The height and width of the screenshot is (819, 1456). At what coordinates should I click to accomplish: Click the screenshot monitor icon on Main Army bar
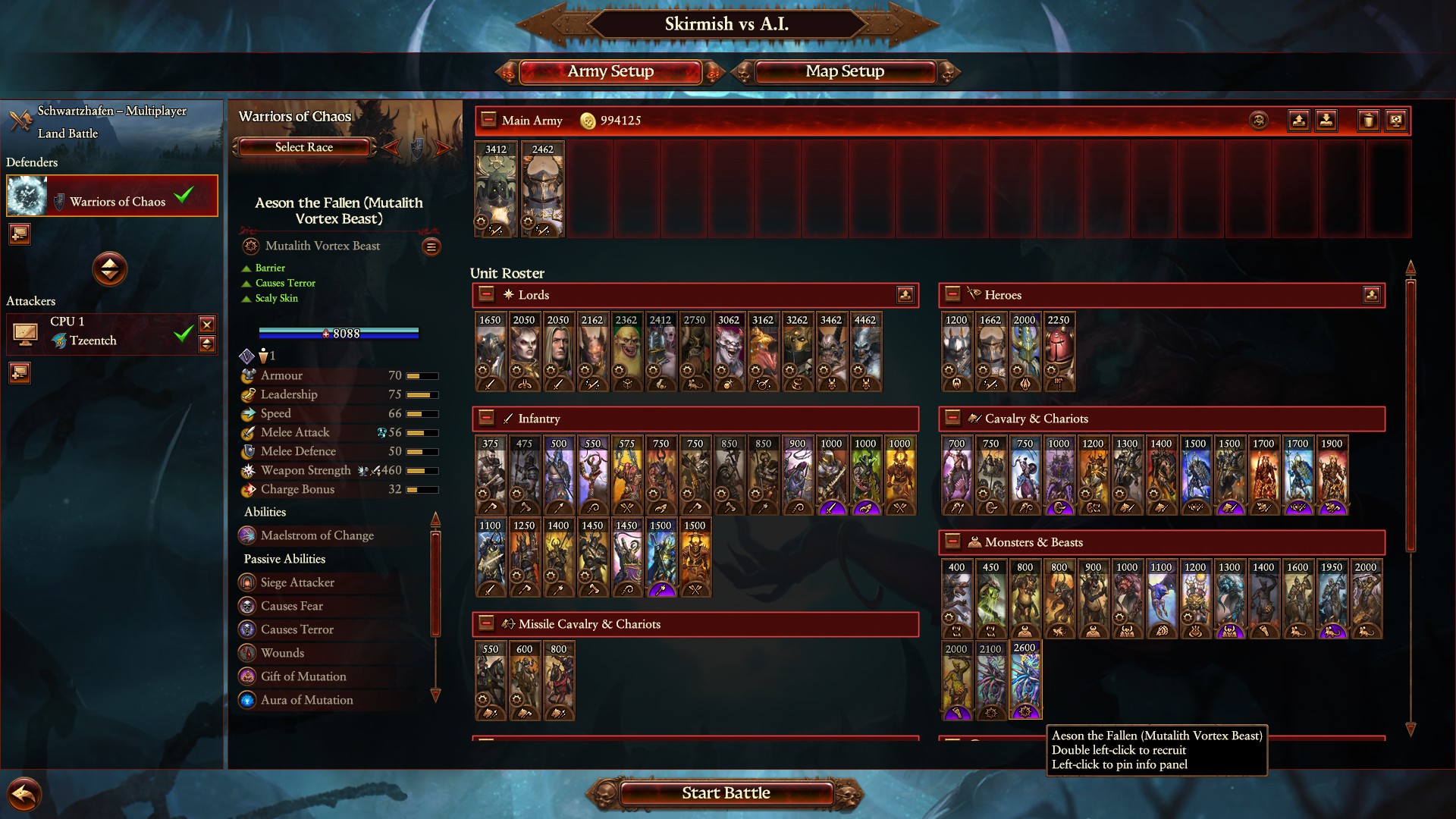click(1396, 120)
